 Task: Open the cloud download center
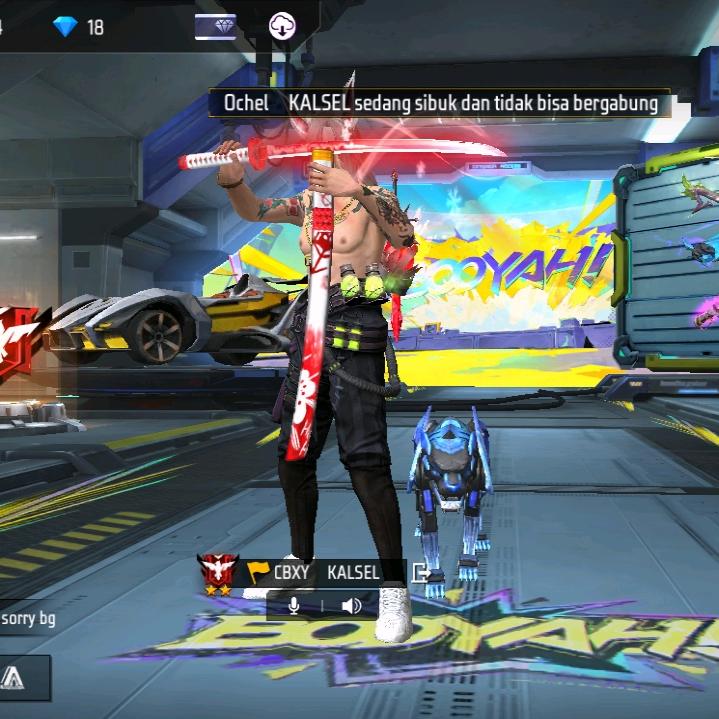click(x=283, y=27)
